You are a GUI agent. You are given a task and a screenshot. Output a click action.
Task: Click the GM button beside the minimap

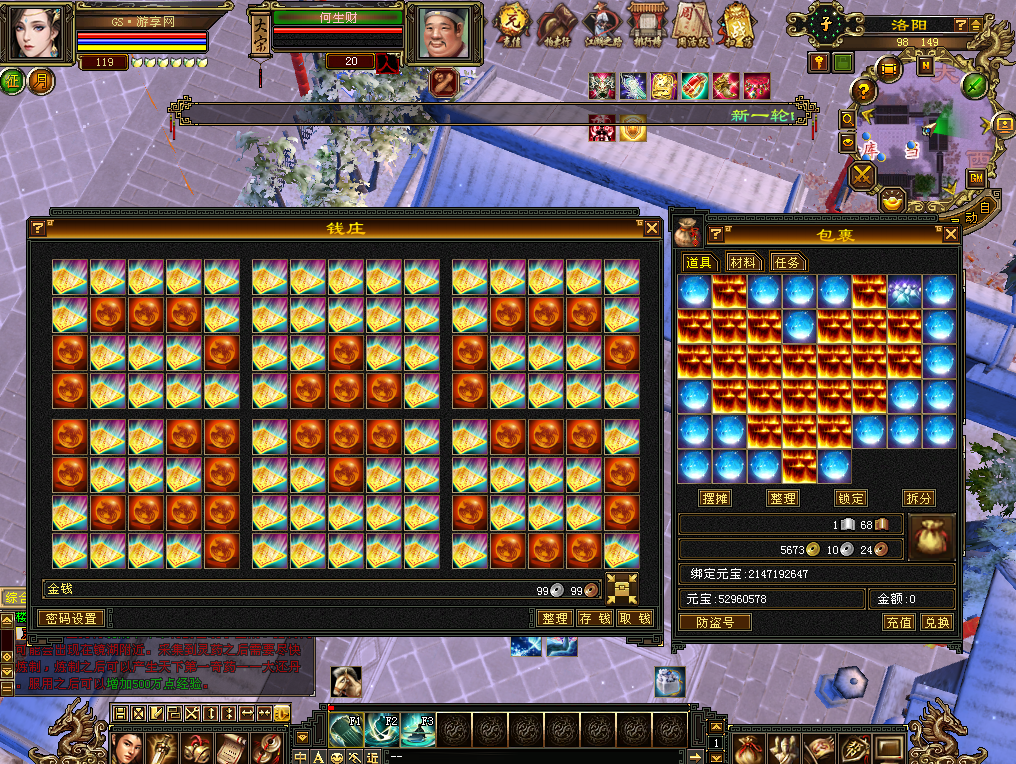click(x=975, y=178)
